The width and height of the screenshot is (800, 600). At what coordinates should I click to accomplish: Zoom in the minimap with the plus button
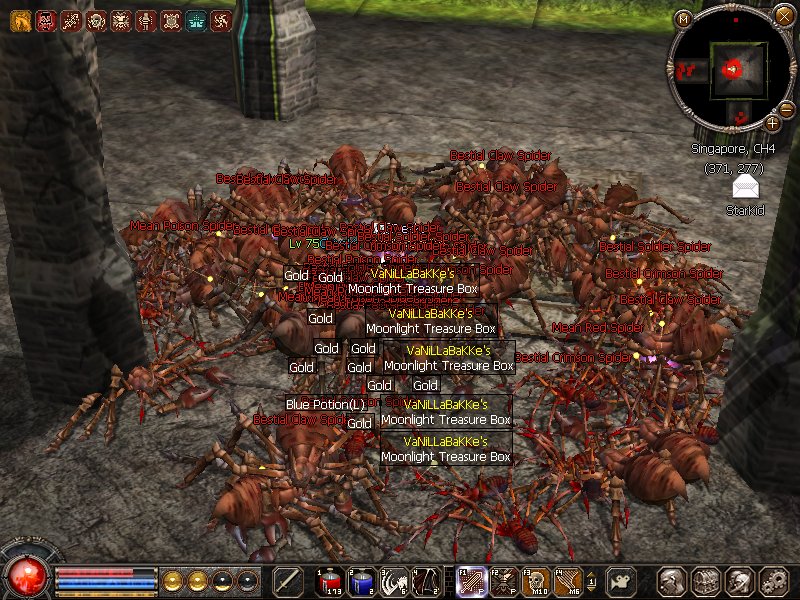tap(773, 122)
